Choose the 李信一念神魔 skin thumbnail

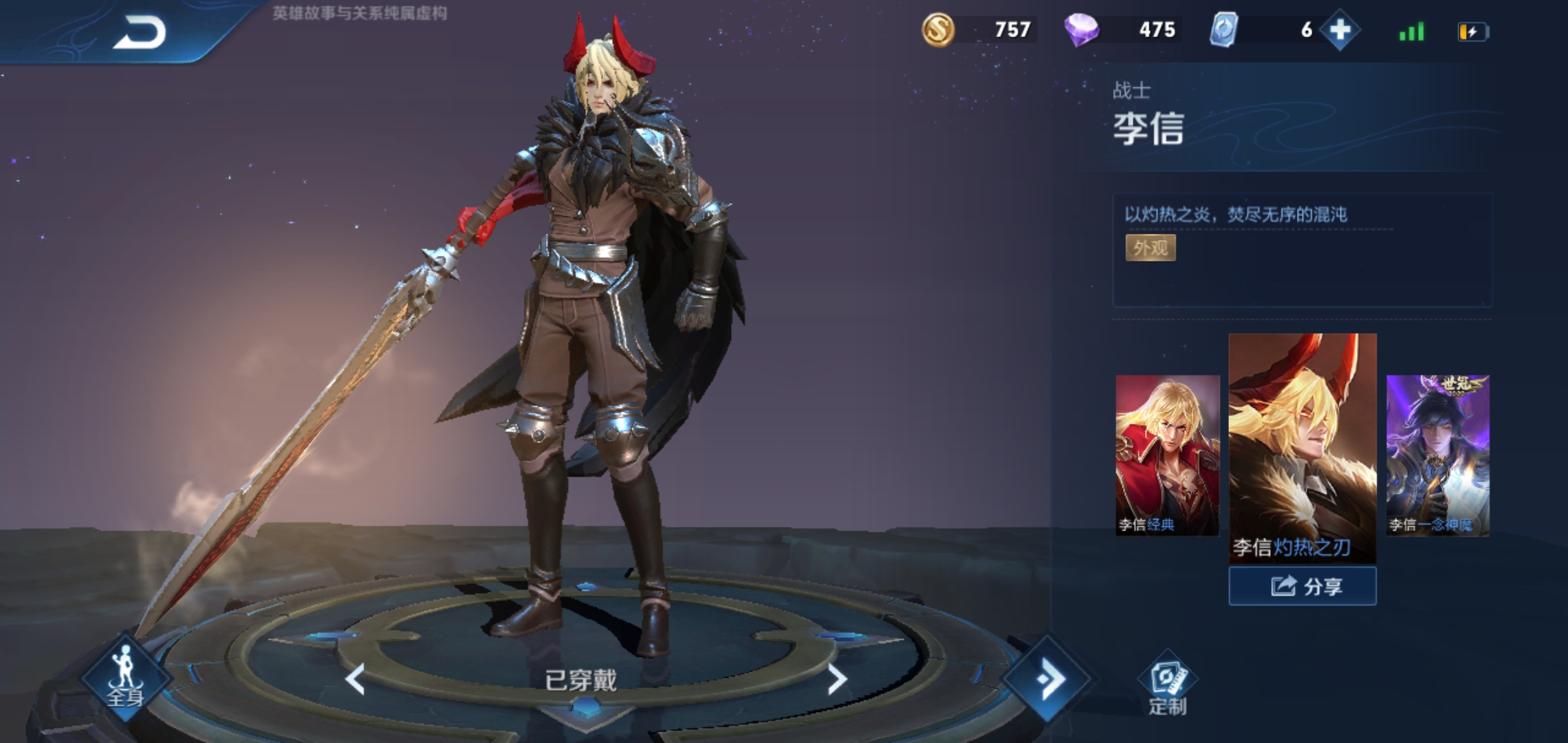click(1437, 455)
